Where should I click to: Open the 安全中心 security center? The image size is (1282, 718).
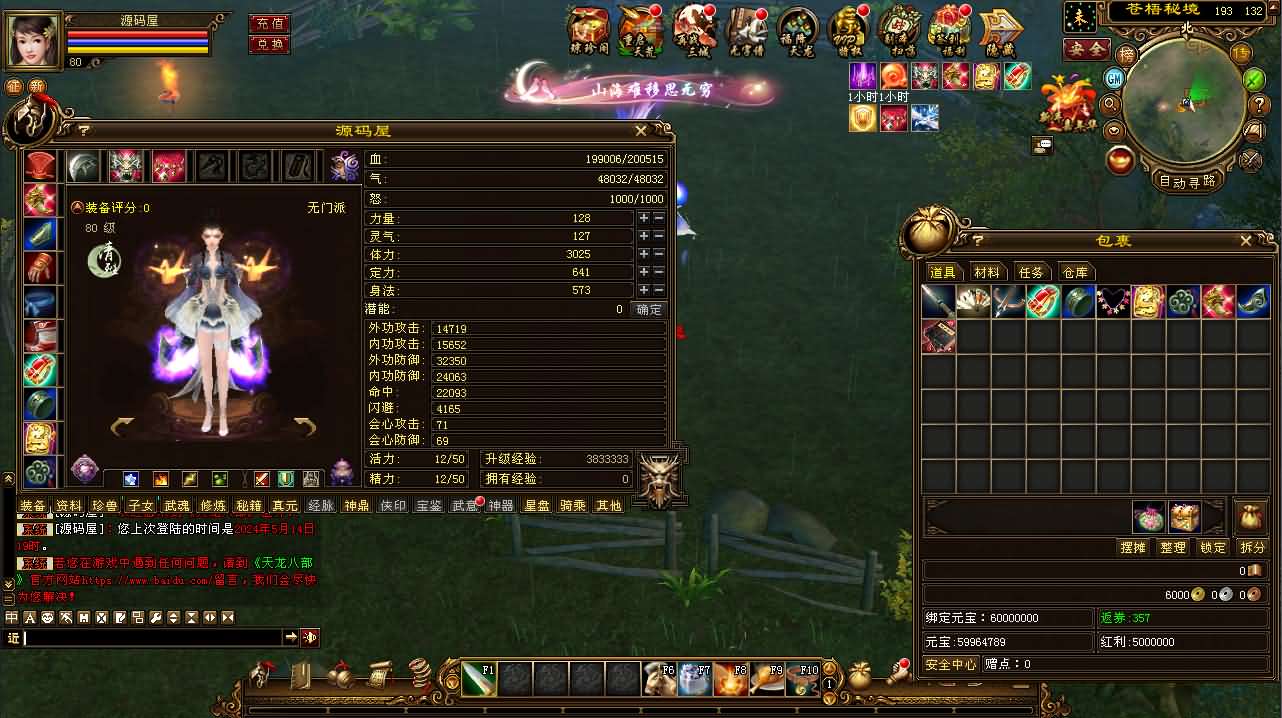pyautogui.click(x=951, y=664)
